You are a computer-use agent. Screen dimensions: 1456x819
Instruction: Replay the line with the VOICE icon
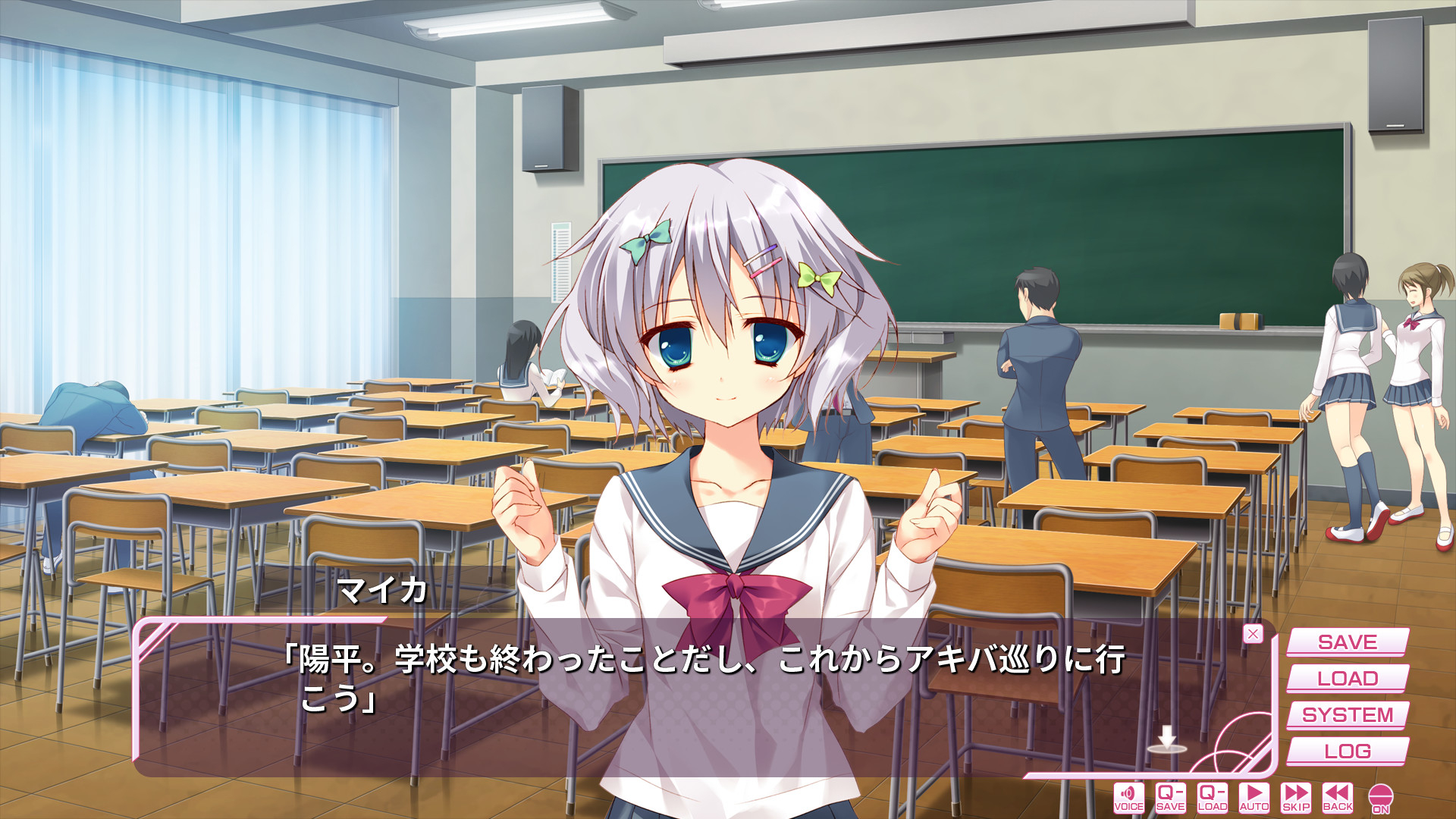[x=1128, y=798]
